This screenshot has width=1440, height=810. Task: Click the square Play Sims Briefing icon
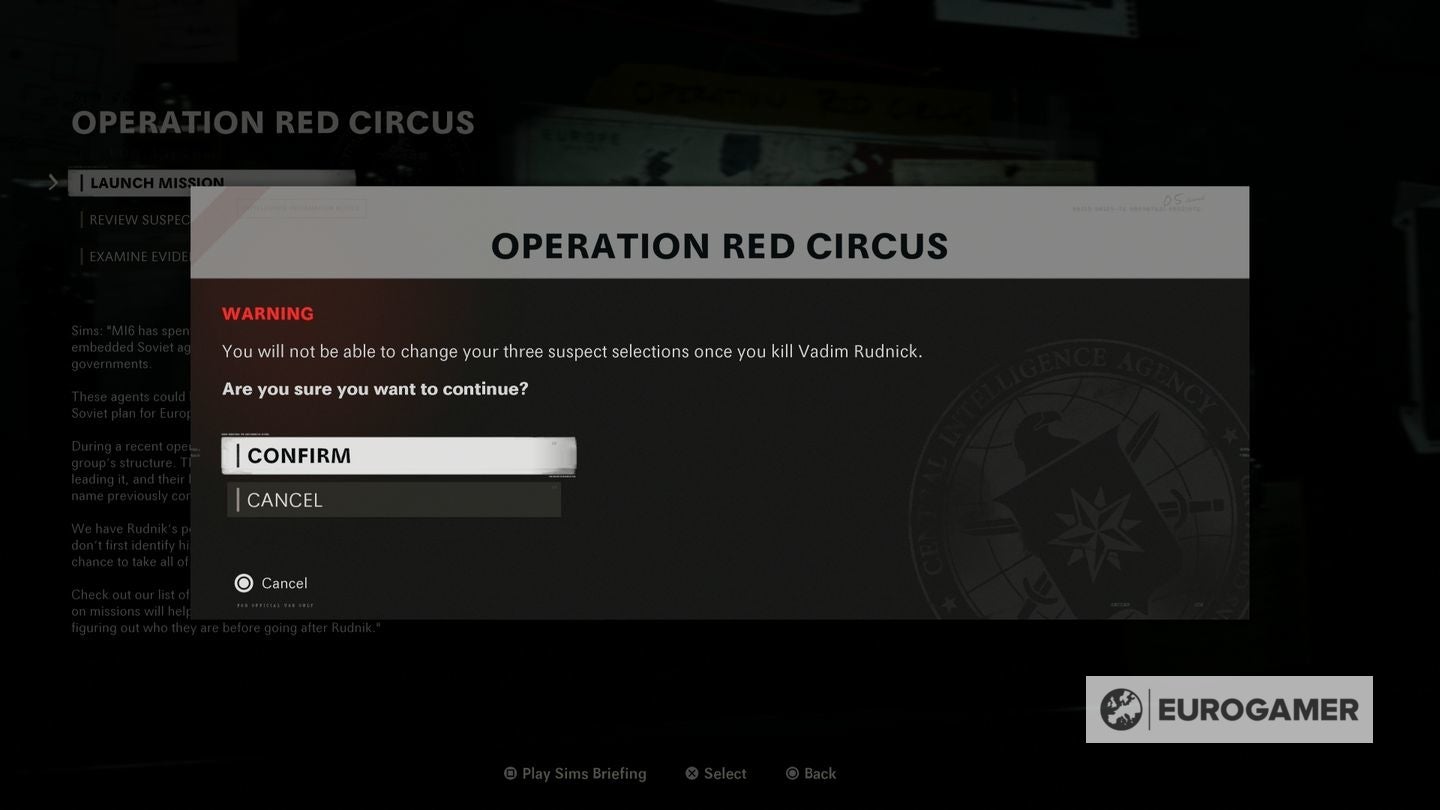508,771
